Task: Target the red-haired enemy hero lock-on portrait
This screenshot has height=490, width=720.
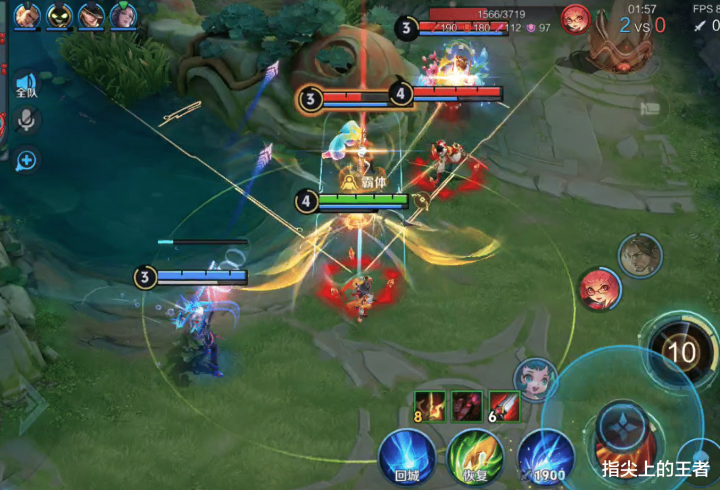Action: point(599,289)
